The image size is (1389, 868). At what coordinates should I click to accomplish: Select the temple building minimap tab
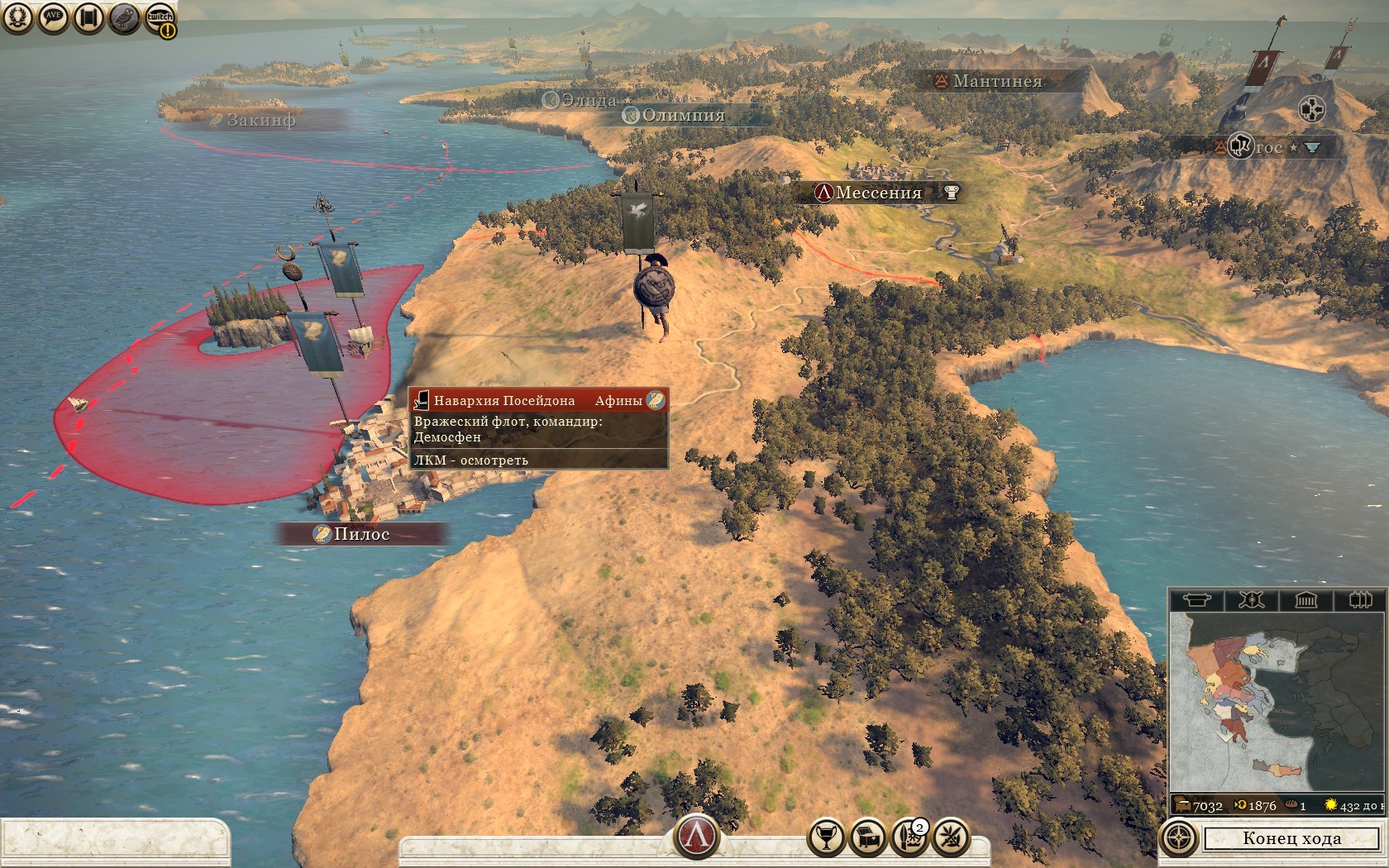1305,599
